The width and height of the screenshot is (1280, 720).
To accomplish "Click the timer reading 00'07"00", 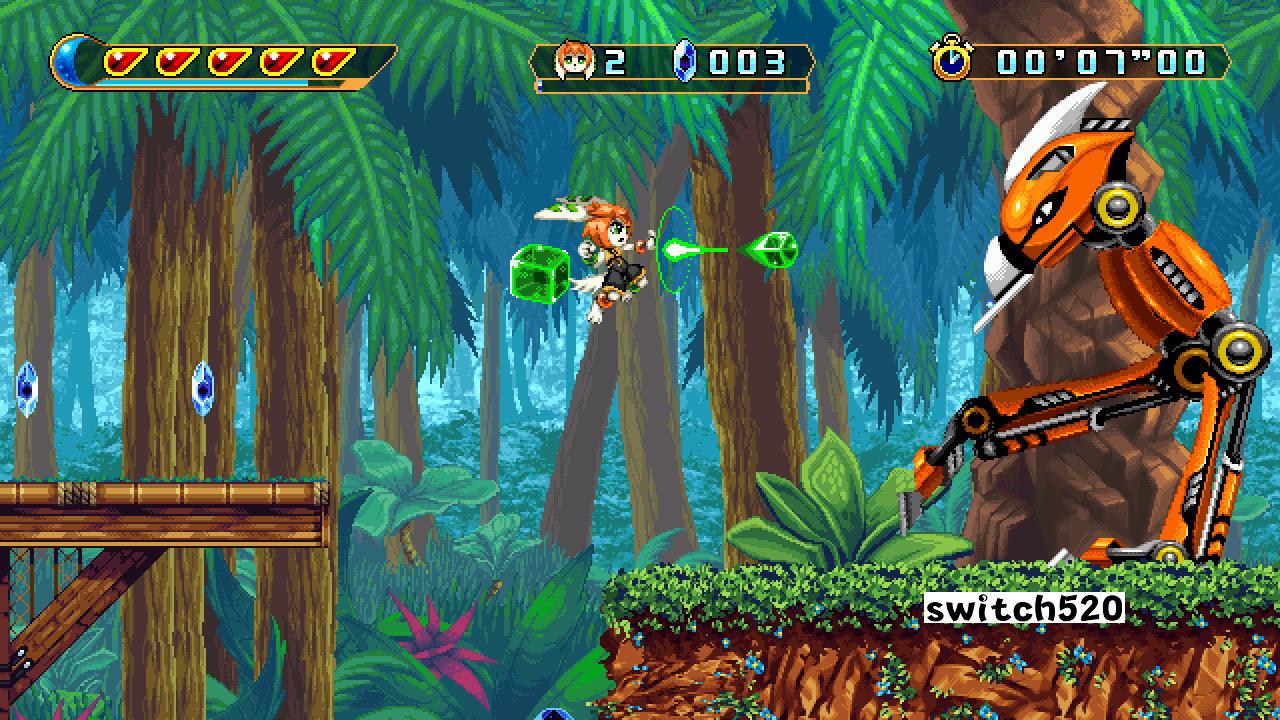I will 1100,60.
